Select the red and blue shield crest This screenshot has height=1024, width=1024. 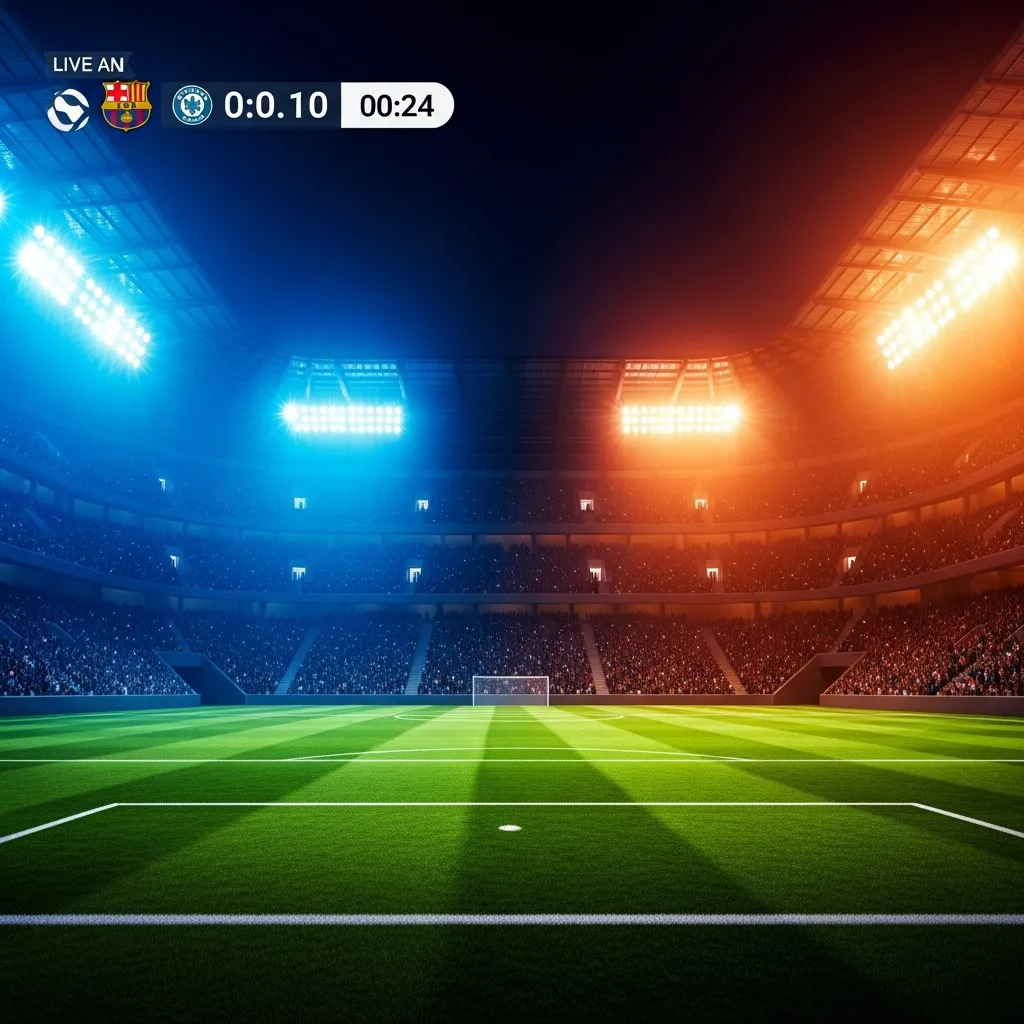[127, 105]
